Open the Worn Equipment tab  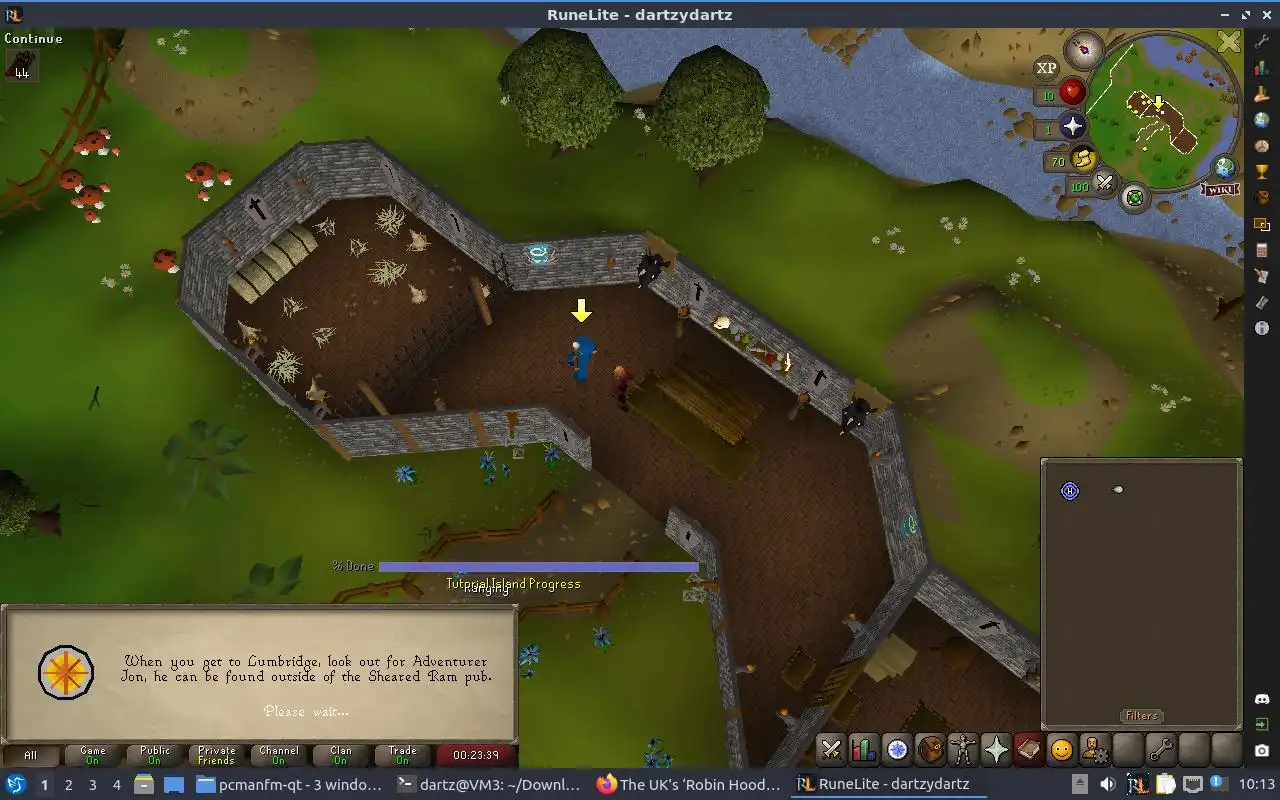pyautogui.click(x=962, y=749)
